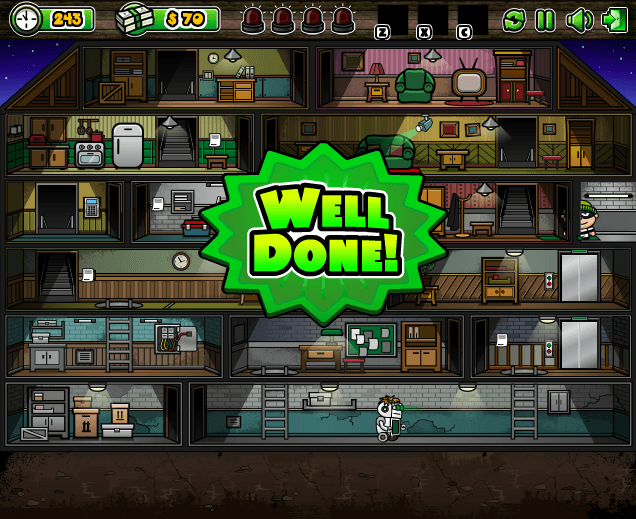Exit the level via the door icon
The image size is (636, 519).
613,19
